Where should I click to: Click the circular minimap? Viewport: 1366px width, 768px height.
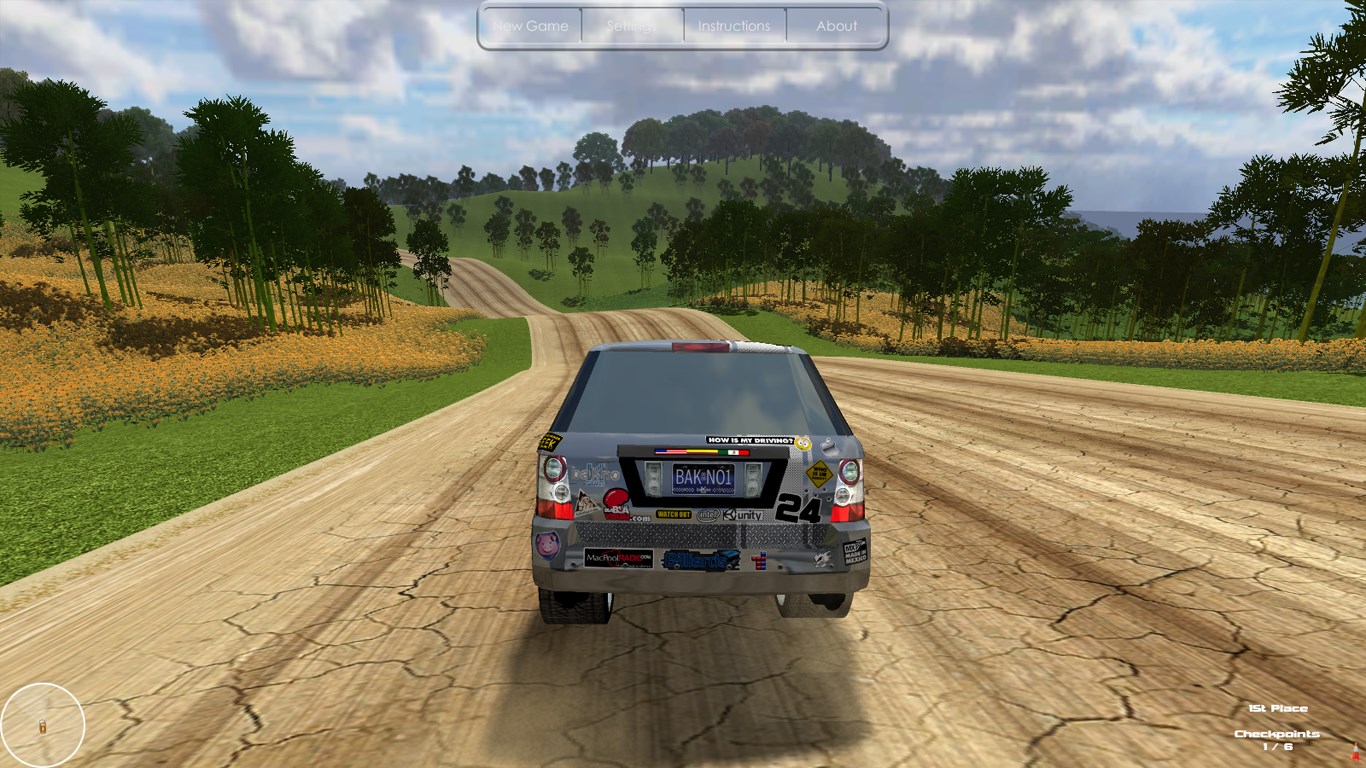43,724
